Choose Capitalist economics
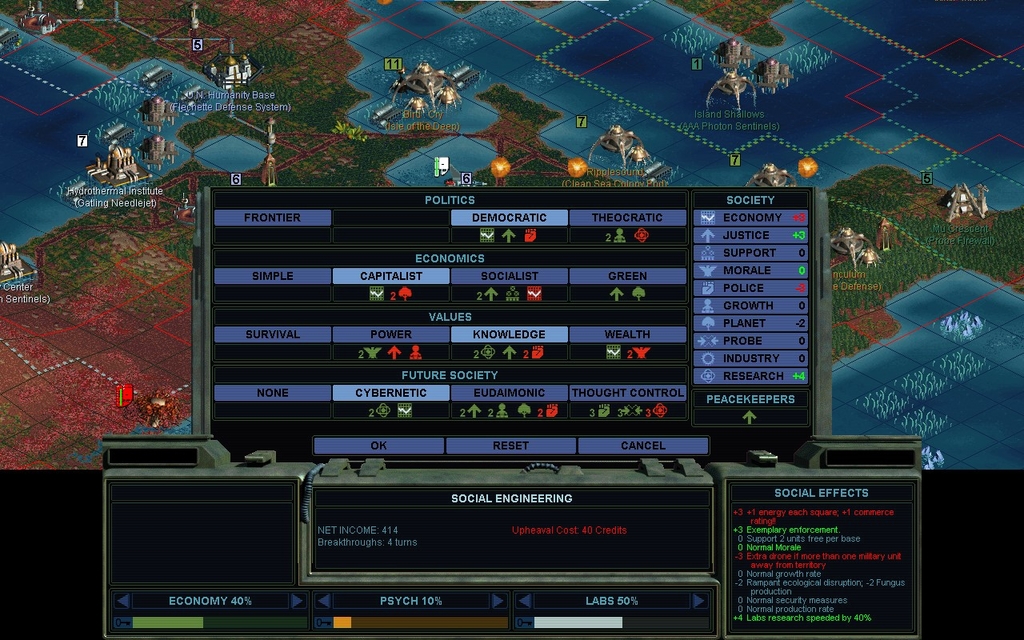Viewport: 1024px width, 640px height. tap(391, 276)
